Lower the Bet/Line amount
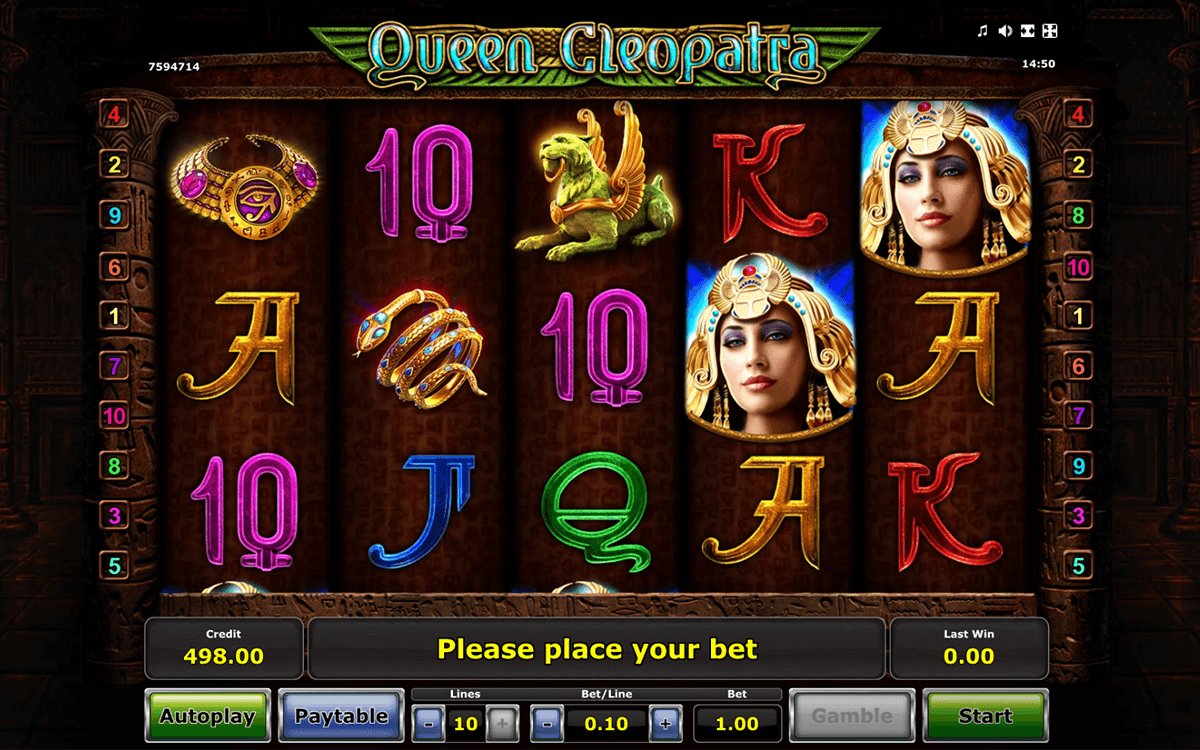Viewport: 1200px width, 750px height. (546, 723)
